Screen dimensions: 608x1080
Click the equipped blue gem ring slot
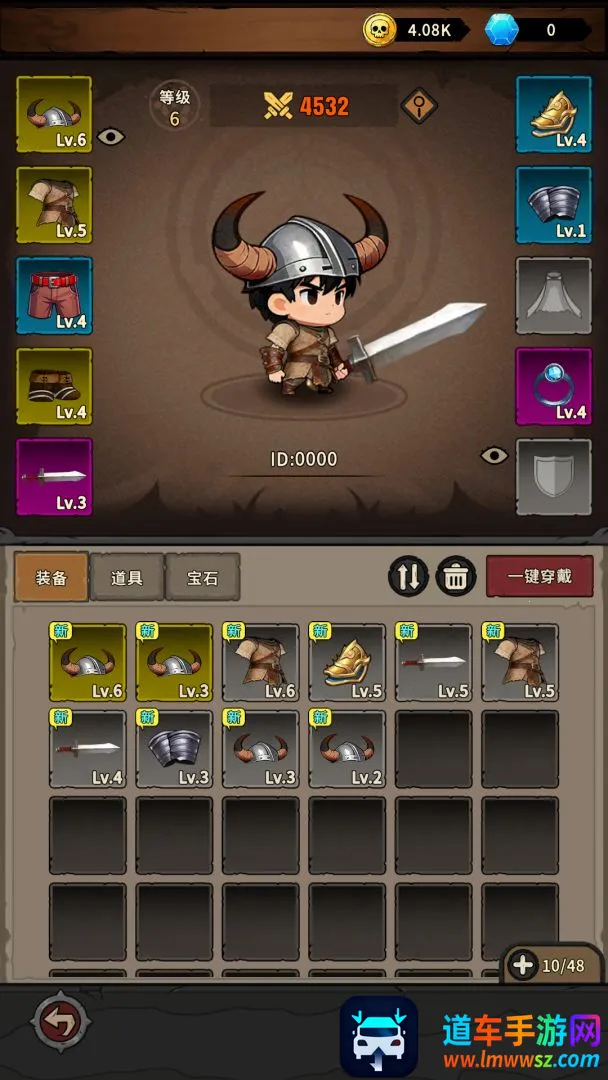point(553,386)
